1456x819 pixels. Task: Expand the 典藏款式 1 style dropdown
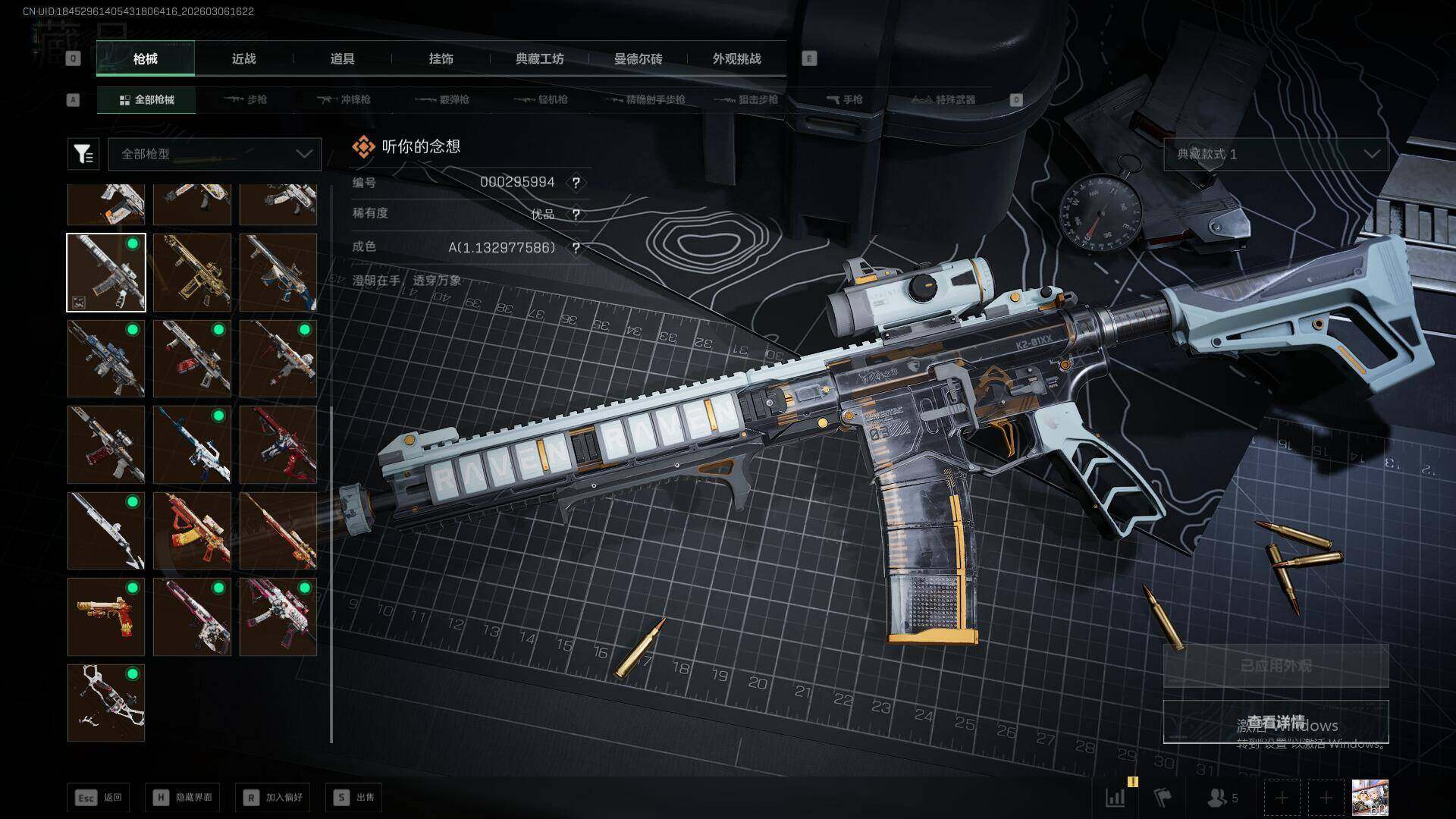pyautogui.click(x=1276, y=154)
